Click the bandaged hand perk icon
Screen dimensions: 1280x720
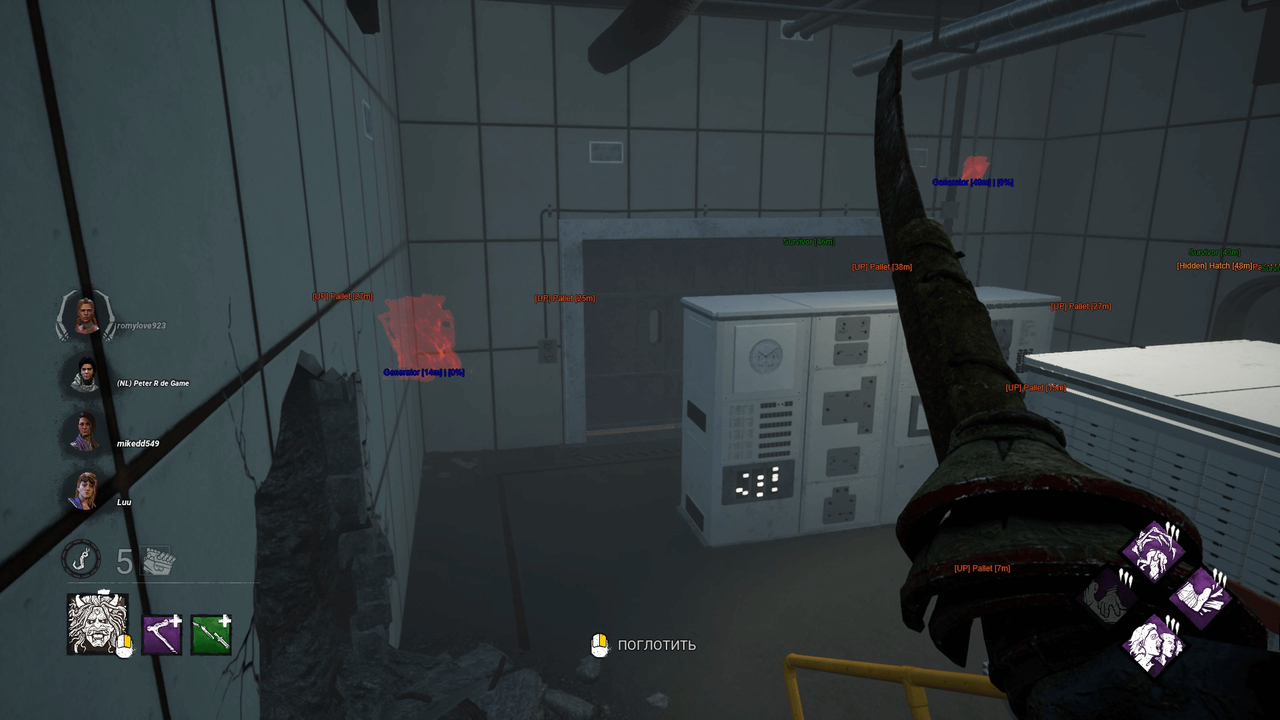click(x=1202, y=598)
